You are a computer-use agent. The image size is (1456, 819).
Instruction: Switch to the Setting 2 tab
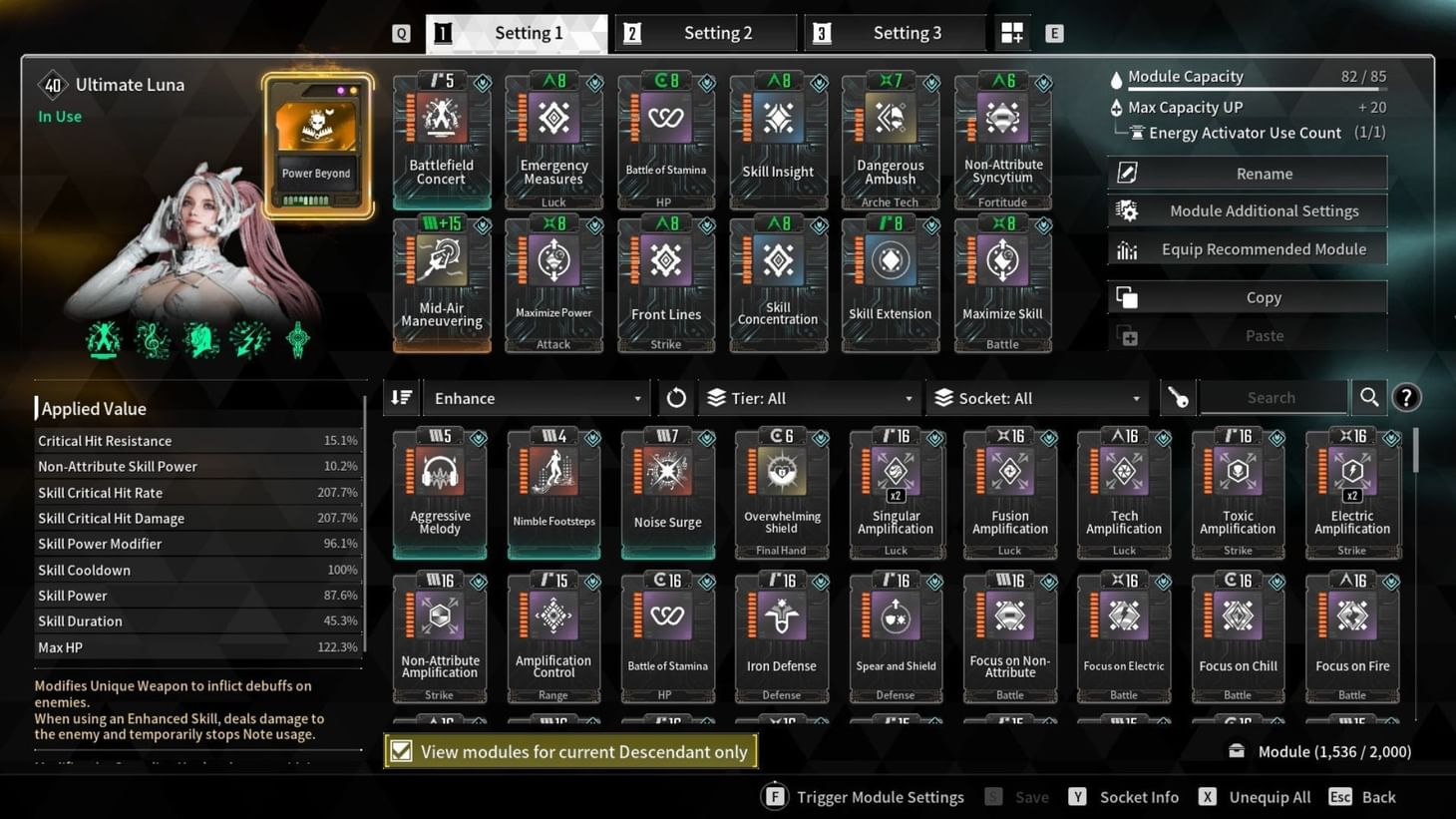tap(706, 32)
